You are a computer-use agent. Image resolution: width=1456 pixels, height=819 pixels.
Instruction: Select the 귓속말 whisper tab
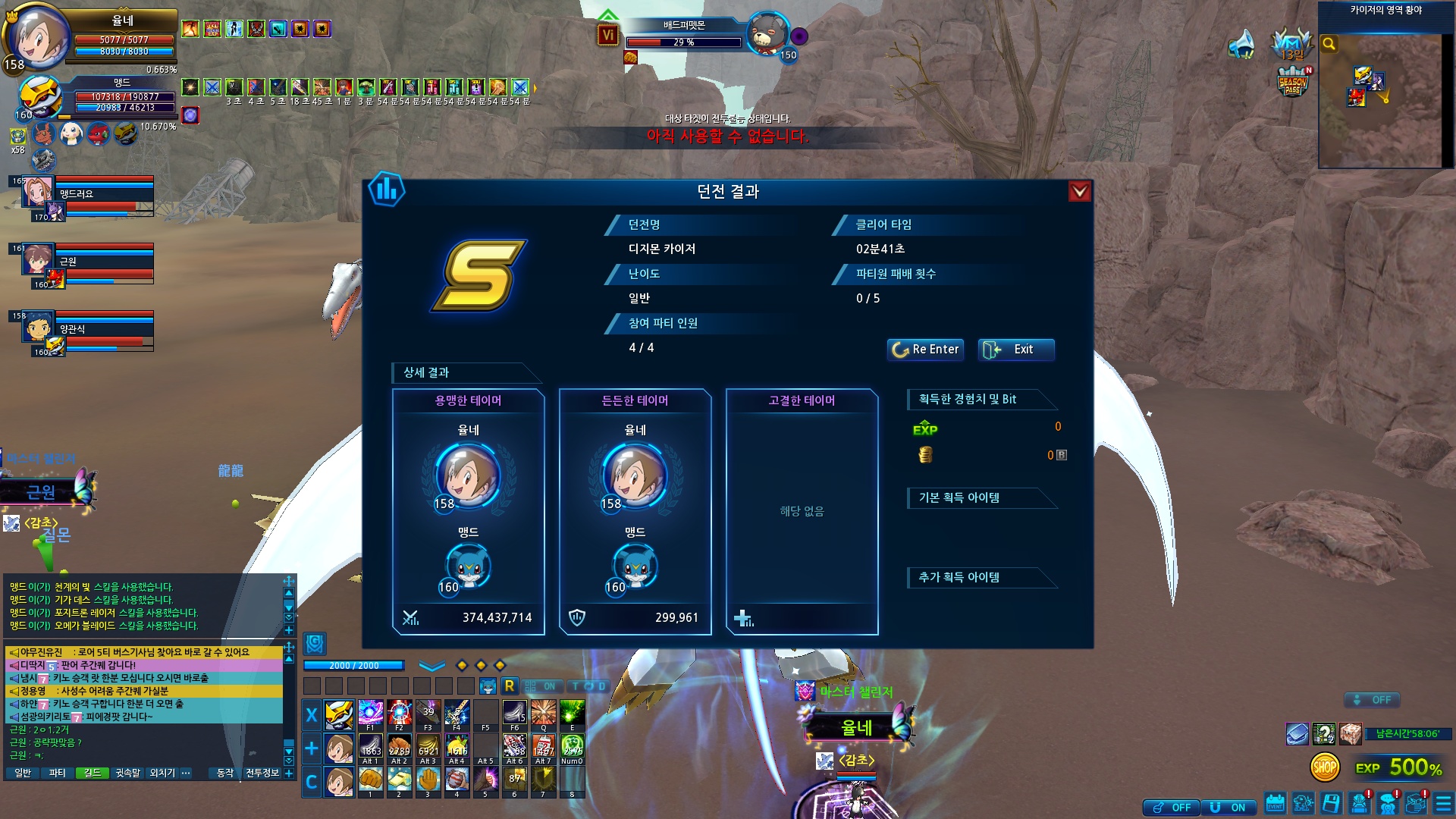pos(127,773)
